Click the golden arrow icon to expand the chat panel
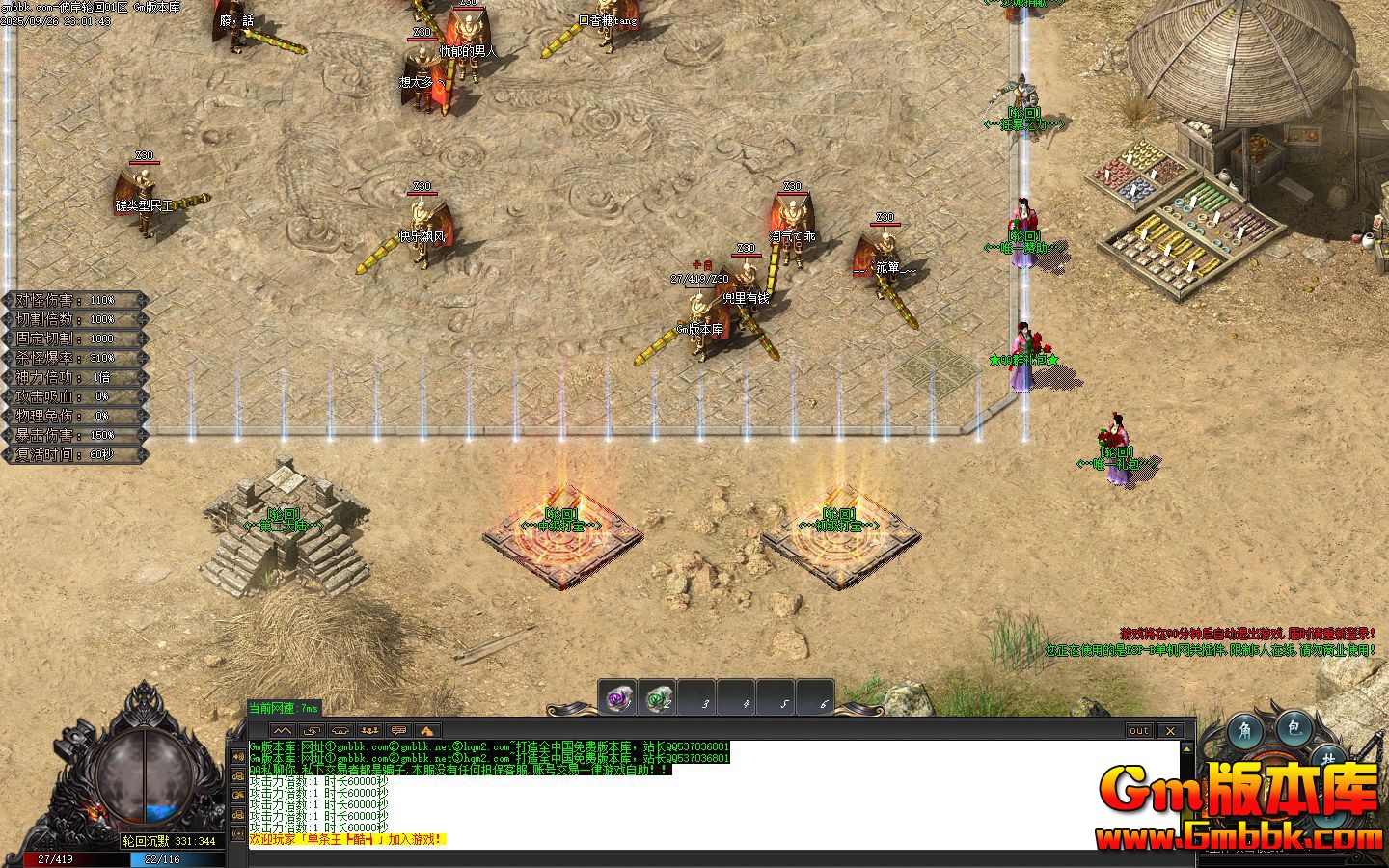The height and width of the screenshot is (868, 1389). (427, 731)
